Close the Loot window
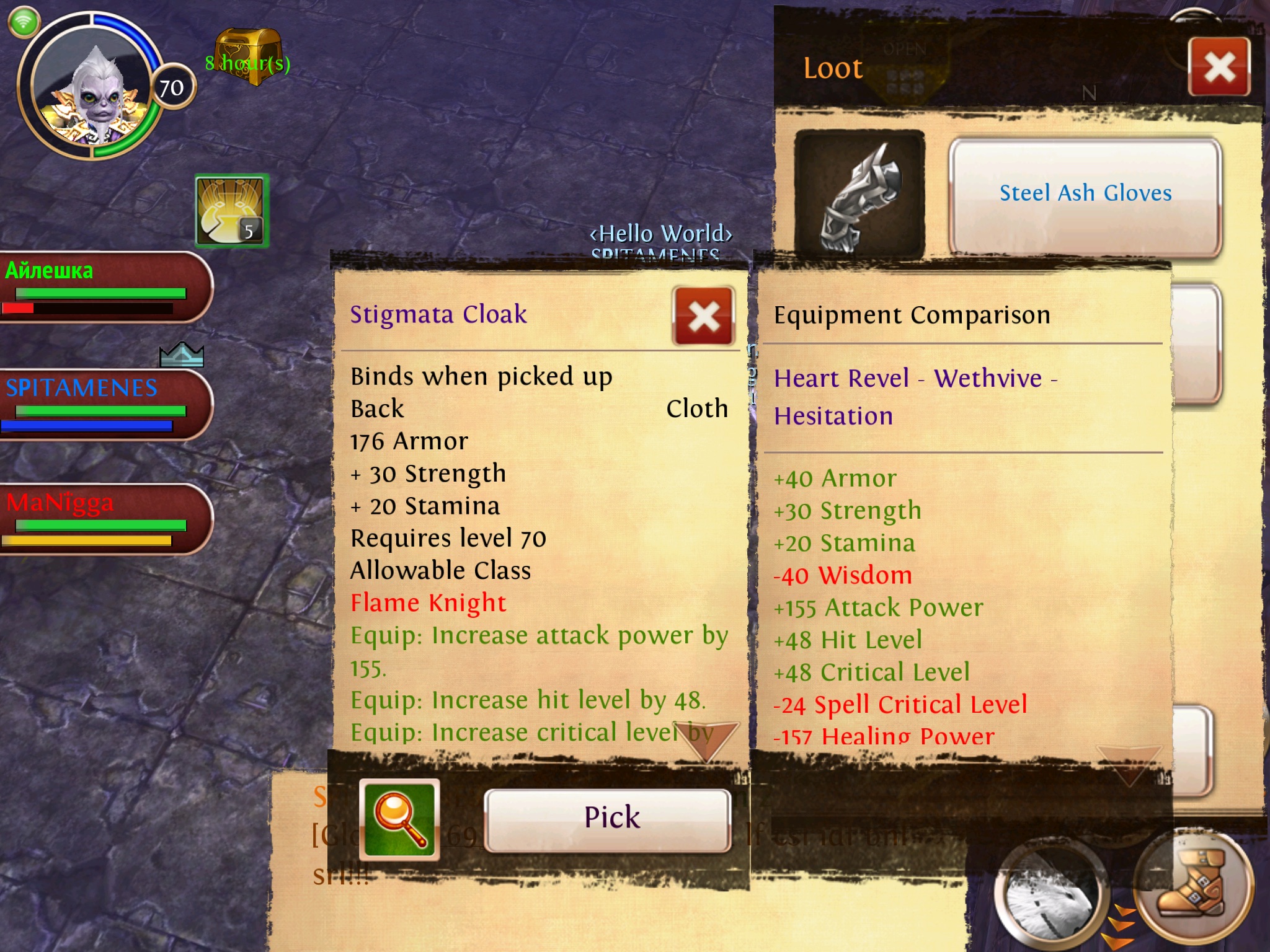This screenshot has width=1270, height=952. point(1219,67)
